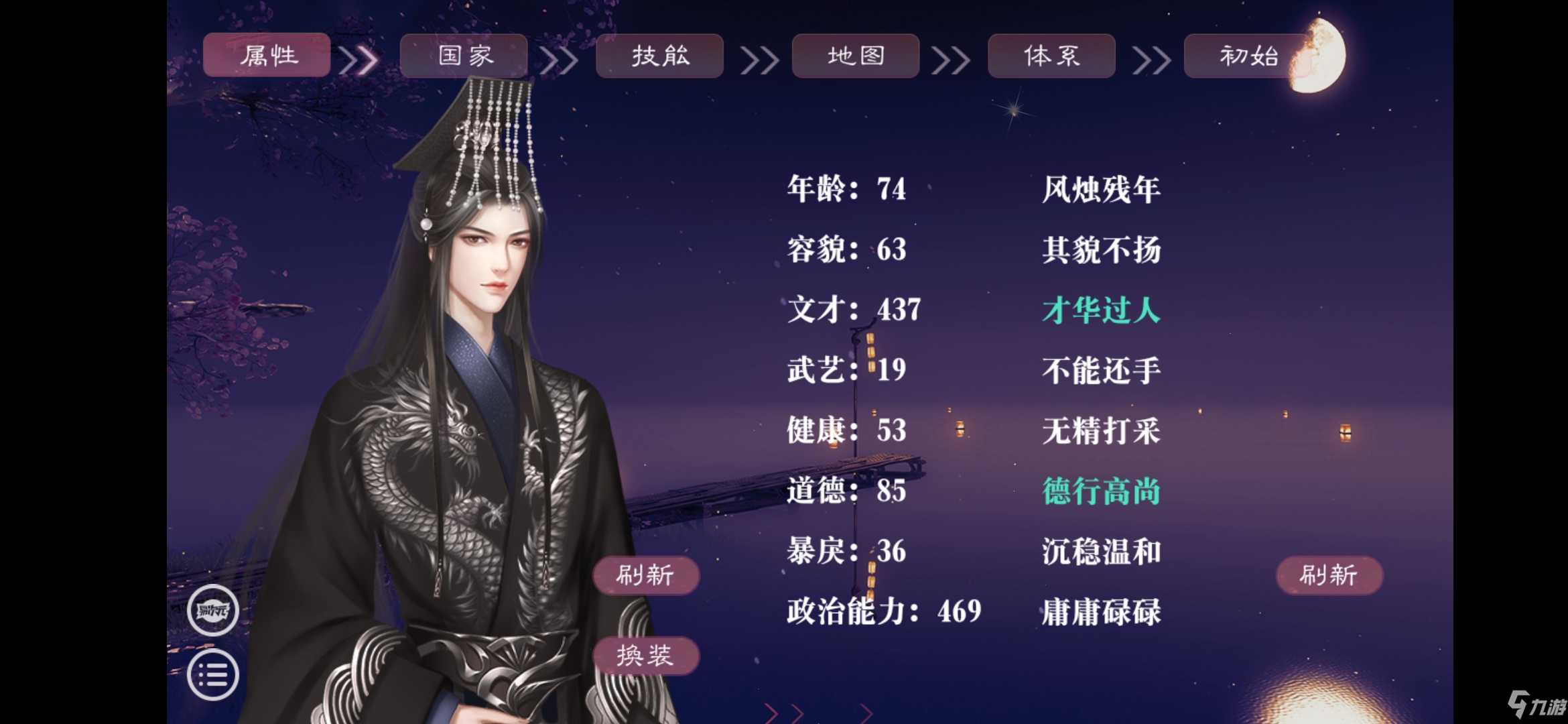Select the 地图 tab

856,56
